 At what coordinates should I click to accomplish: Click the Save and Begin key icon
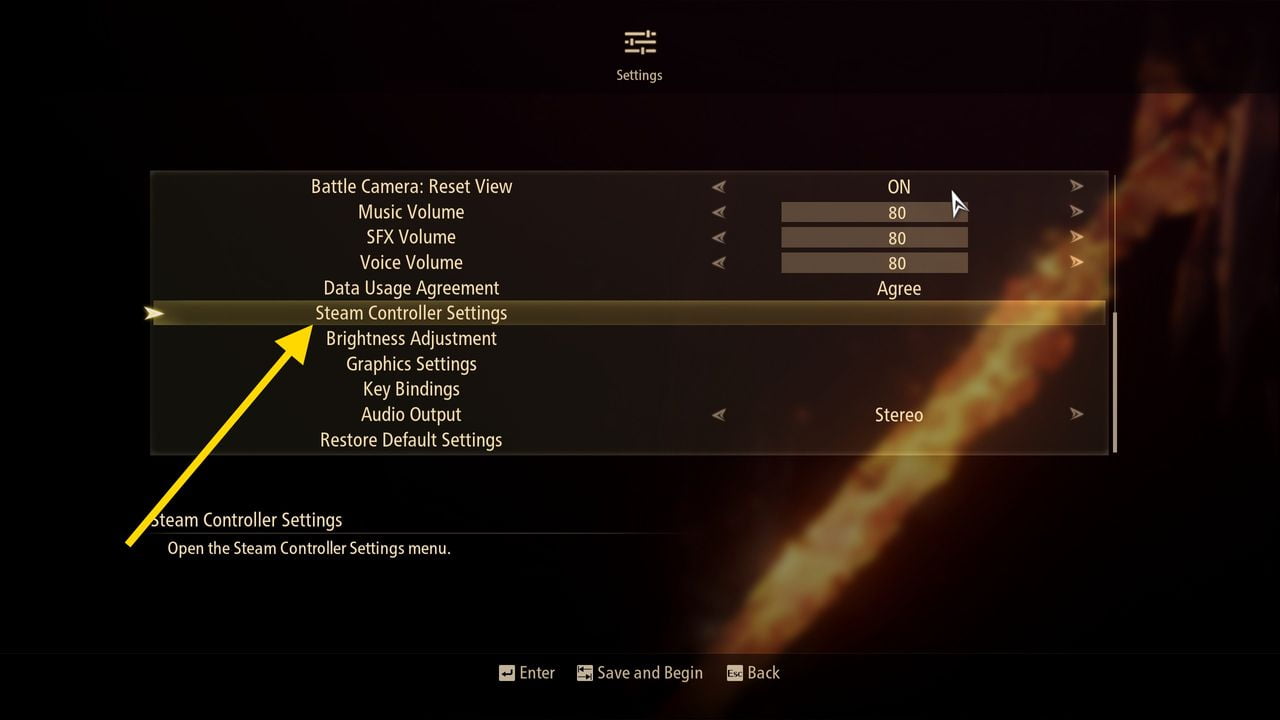(x=583, y=673)
